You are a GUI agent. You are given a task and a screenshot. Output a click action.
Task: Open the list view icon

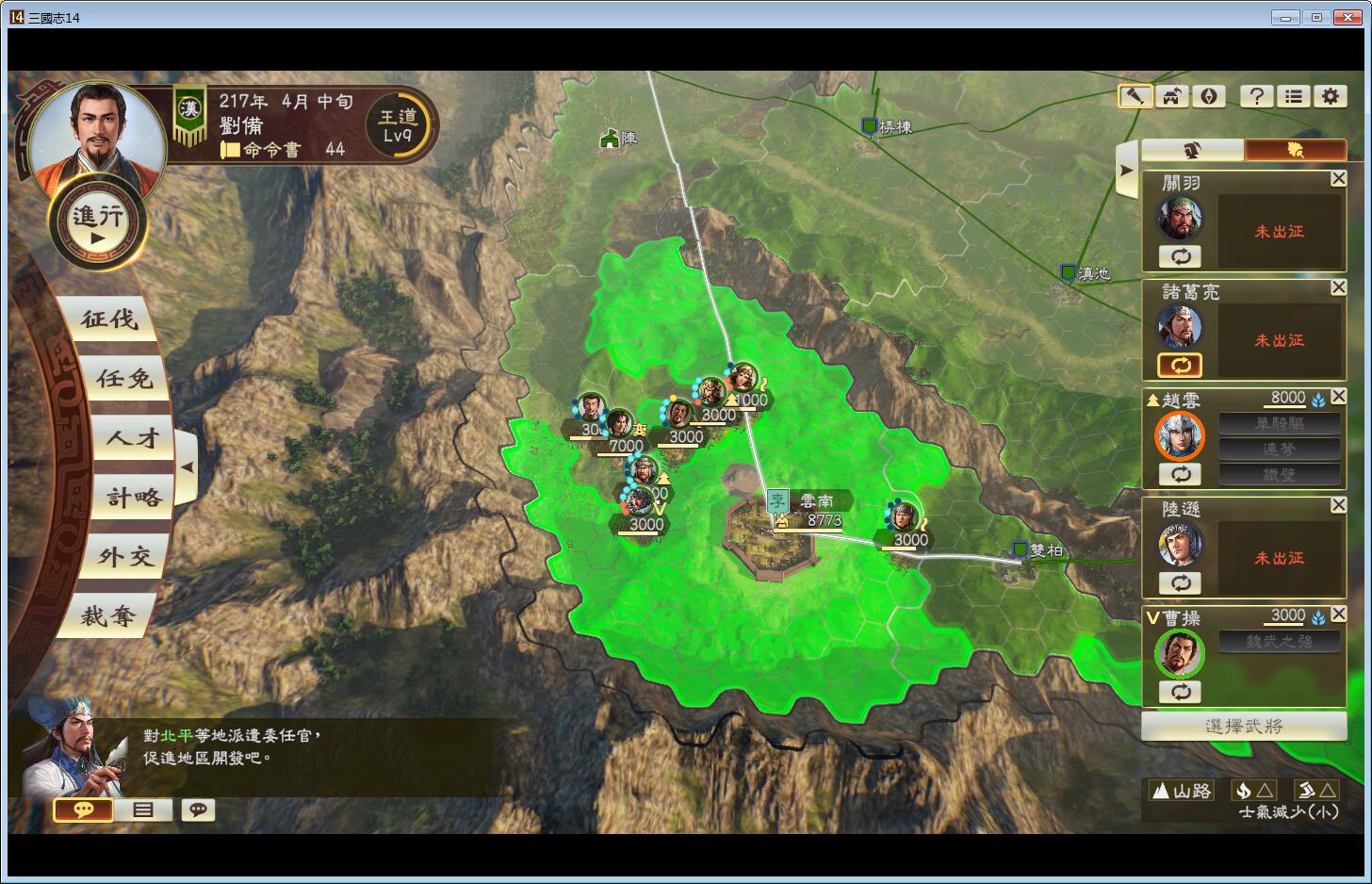click(1294, 96)
